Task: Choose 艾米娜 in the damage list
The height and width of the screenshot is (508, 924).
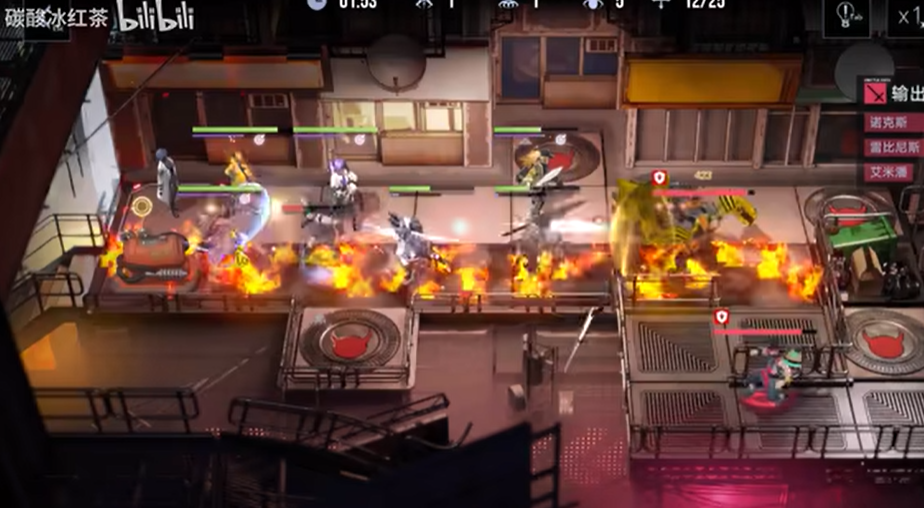Action: 893,171
